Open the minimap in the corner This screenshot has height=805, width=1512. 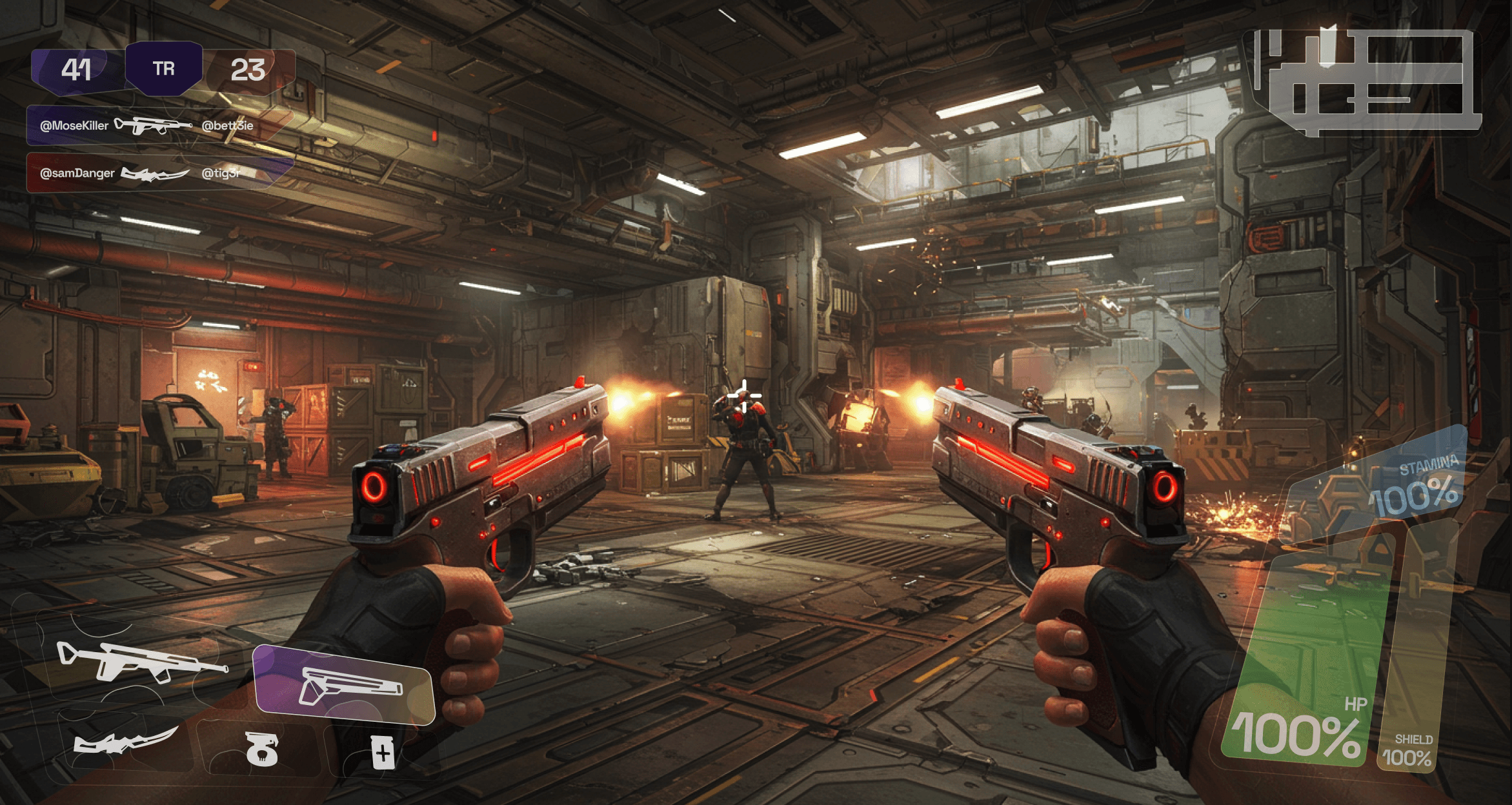click(x=1366, y=81)
